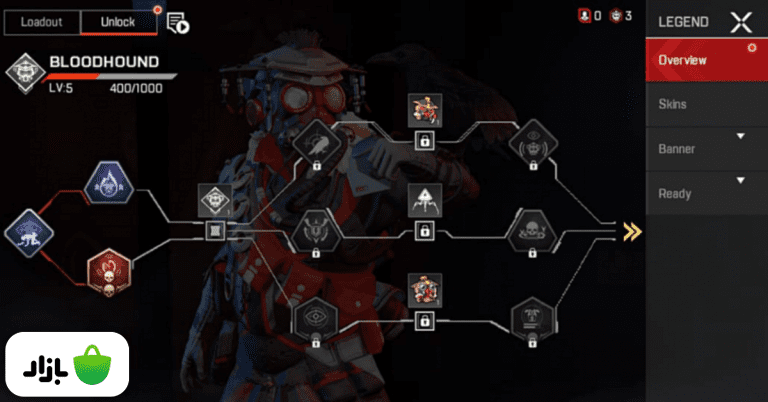The width and height of the screenshot is (768, 402).
Task: Switch to the Unlock tab
Action: [x=119, y=22]
